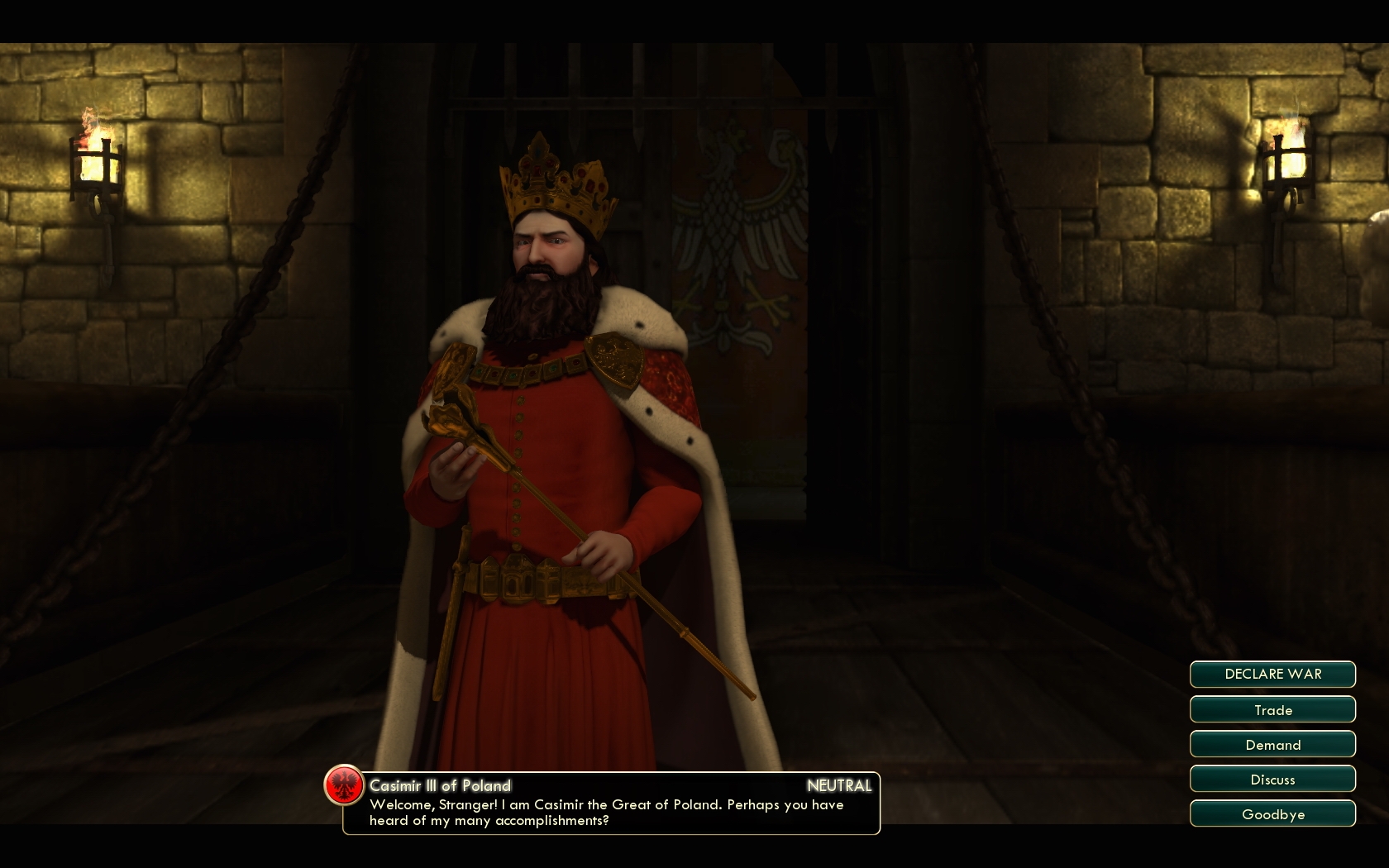Open the Trade screen with Casimir
Viewport: 1389px width, 868px height.
click(x=1272, y=709)
